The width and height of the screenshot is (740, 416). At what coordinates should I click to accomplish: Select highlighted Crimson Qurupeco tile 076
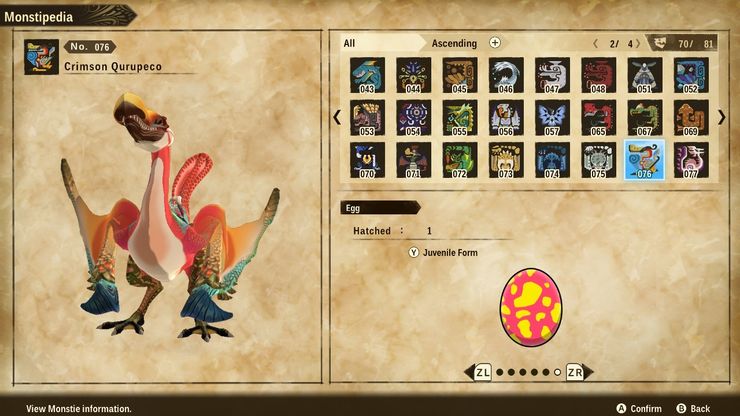tap(644, 160)
